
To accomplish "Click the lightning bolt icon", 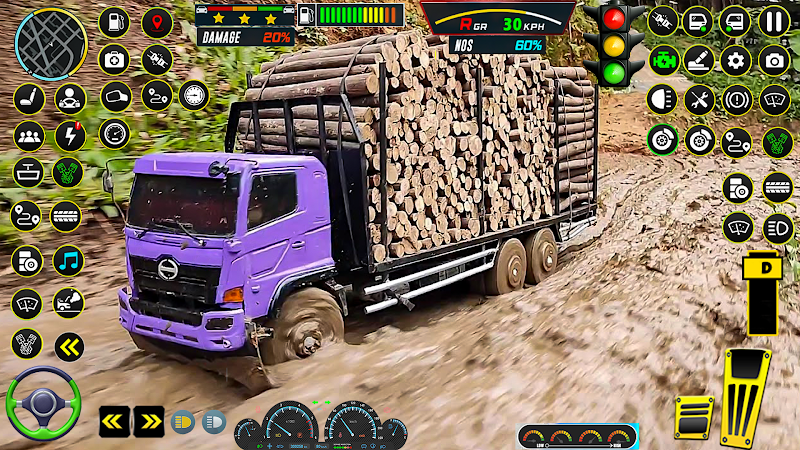I will pyautogui.click(x=68, y=135).
